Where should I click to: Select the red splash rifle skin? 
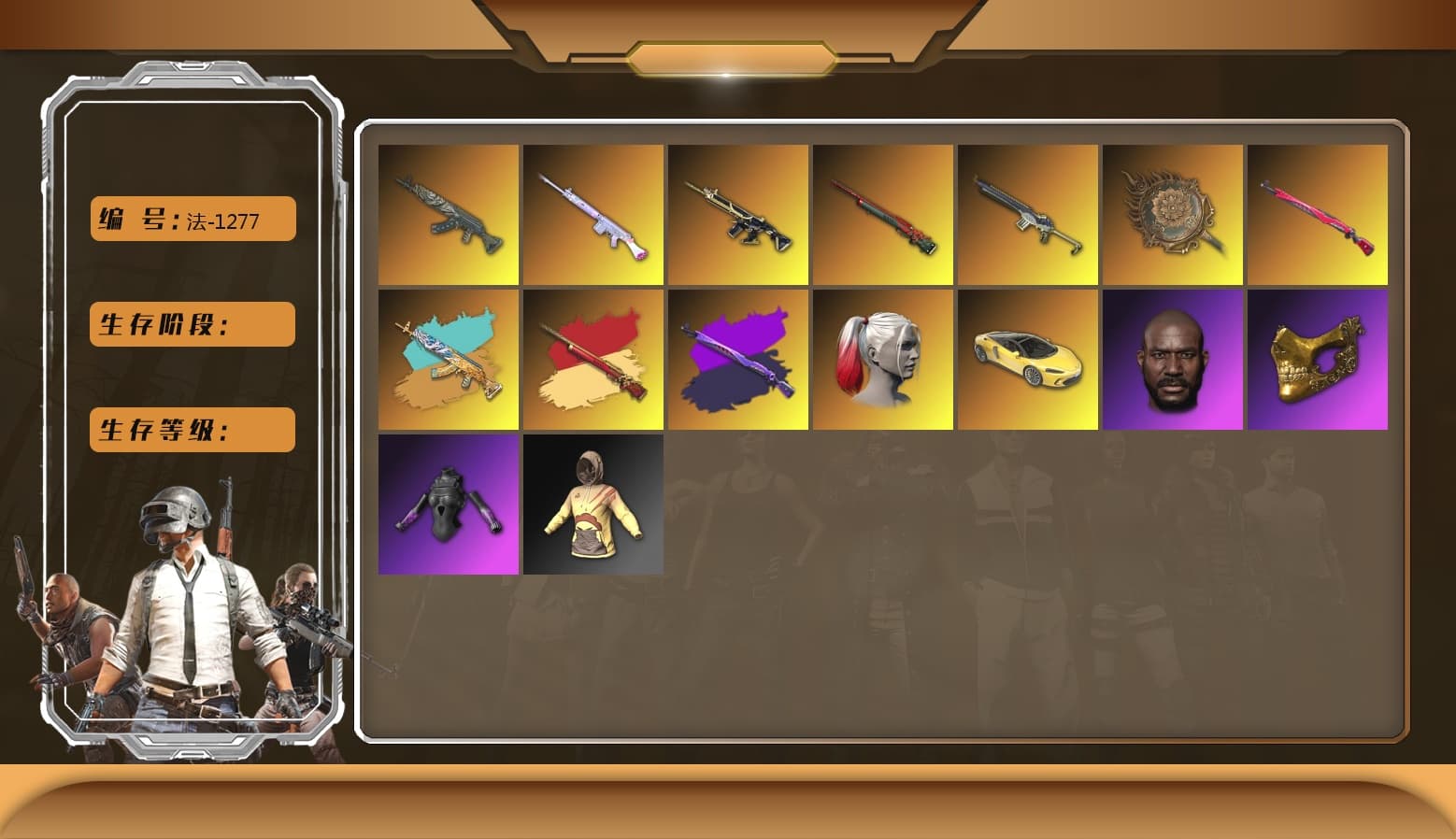pyautogui.click(x=593, y=358)
